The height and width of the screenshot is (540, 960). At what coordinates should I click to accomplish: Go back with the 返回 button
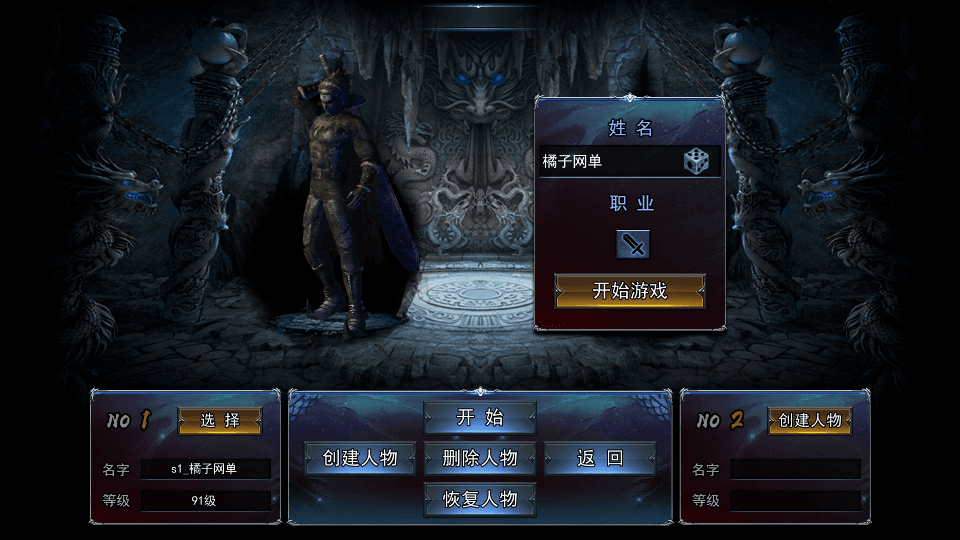click(x=600, y=458)
